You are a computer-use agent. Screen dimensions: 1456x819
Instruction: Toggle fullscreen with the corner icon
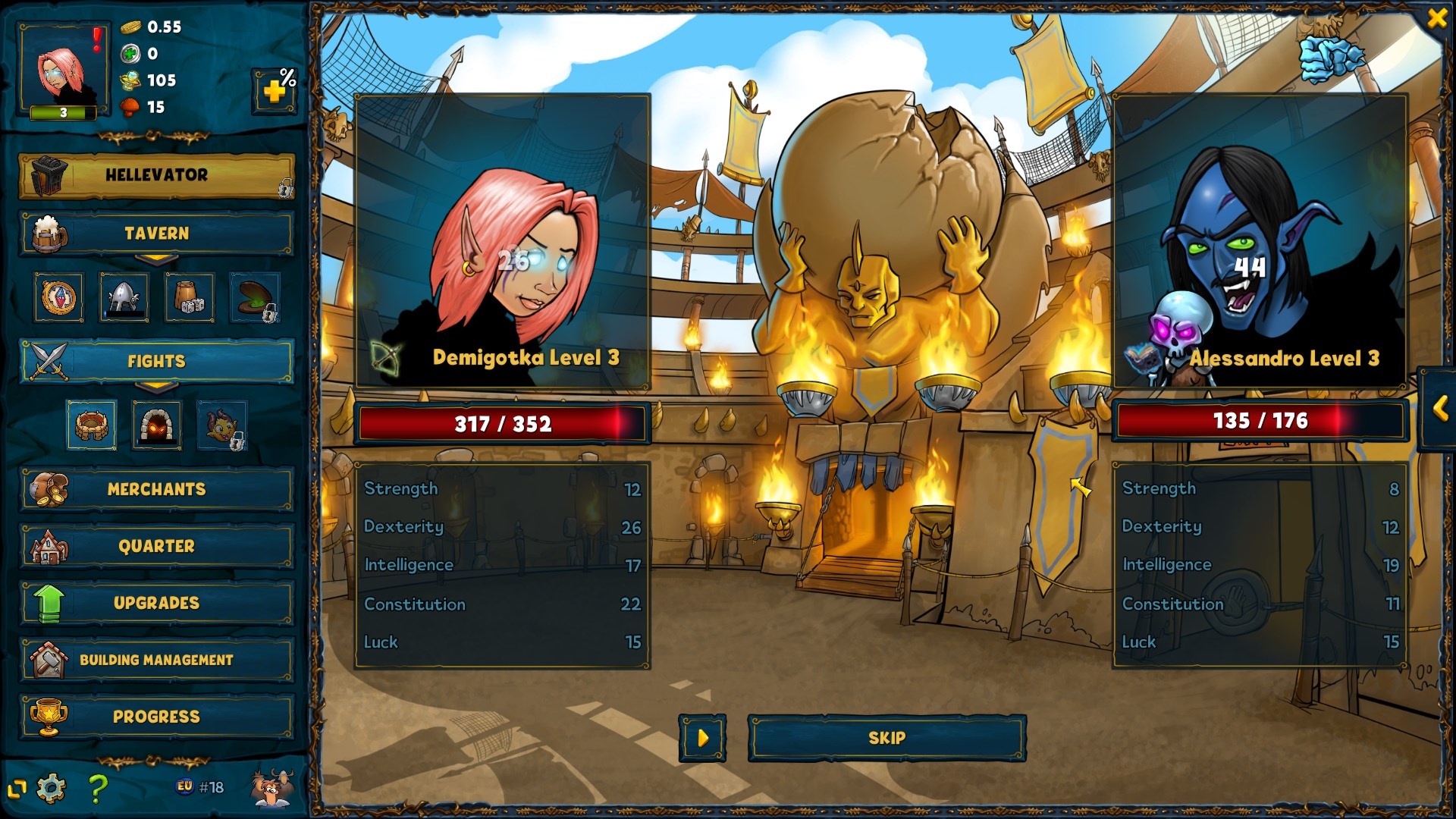pyautogui.click(x=17, y=789)
